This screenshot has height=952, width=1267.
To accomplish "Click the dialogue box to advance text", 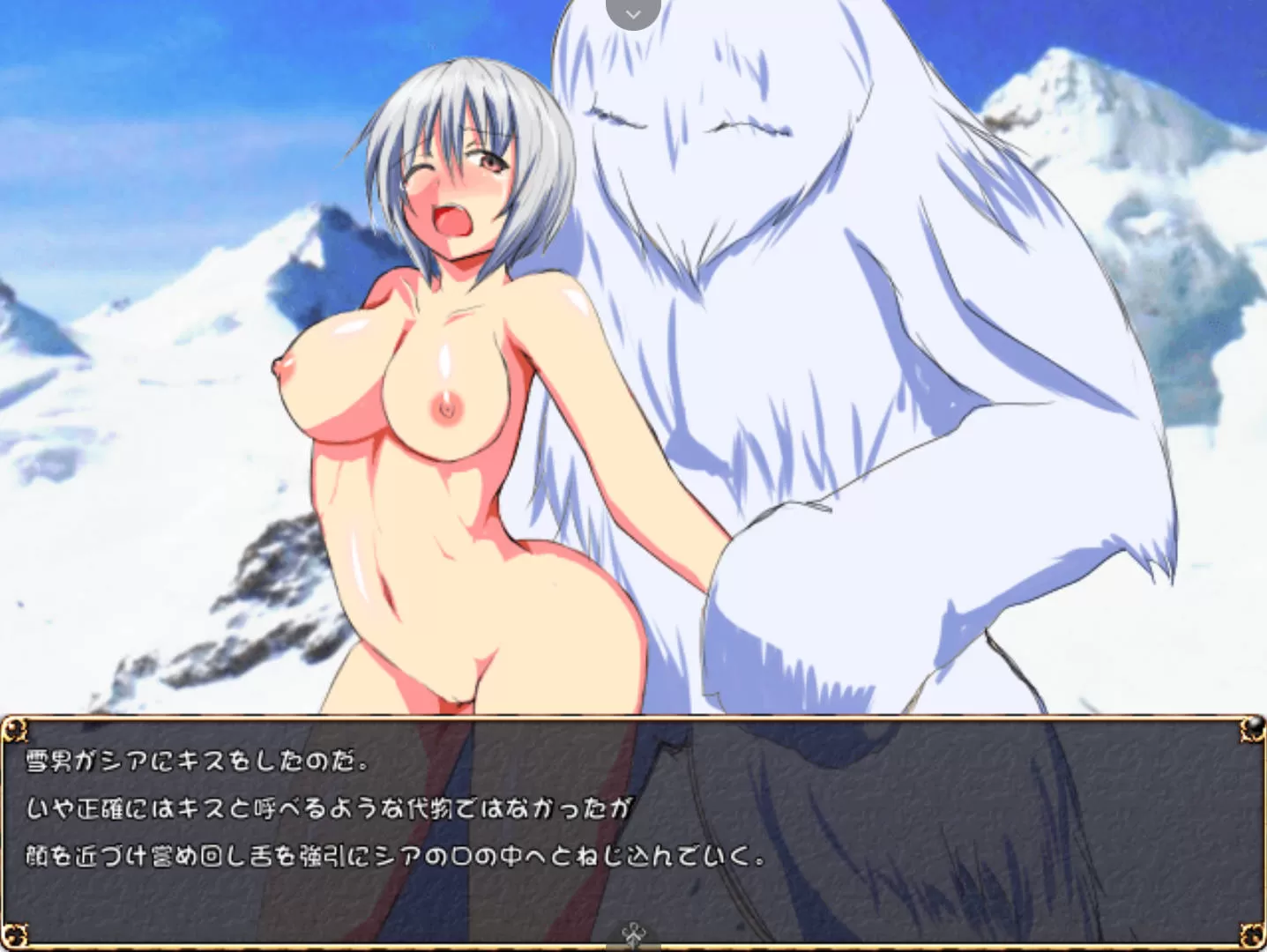I will 631,829.
